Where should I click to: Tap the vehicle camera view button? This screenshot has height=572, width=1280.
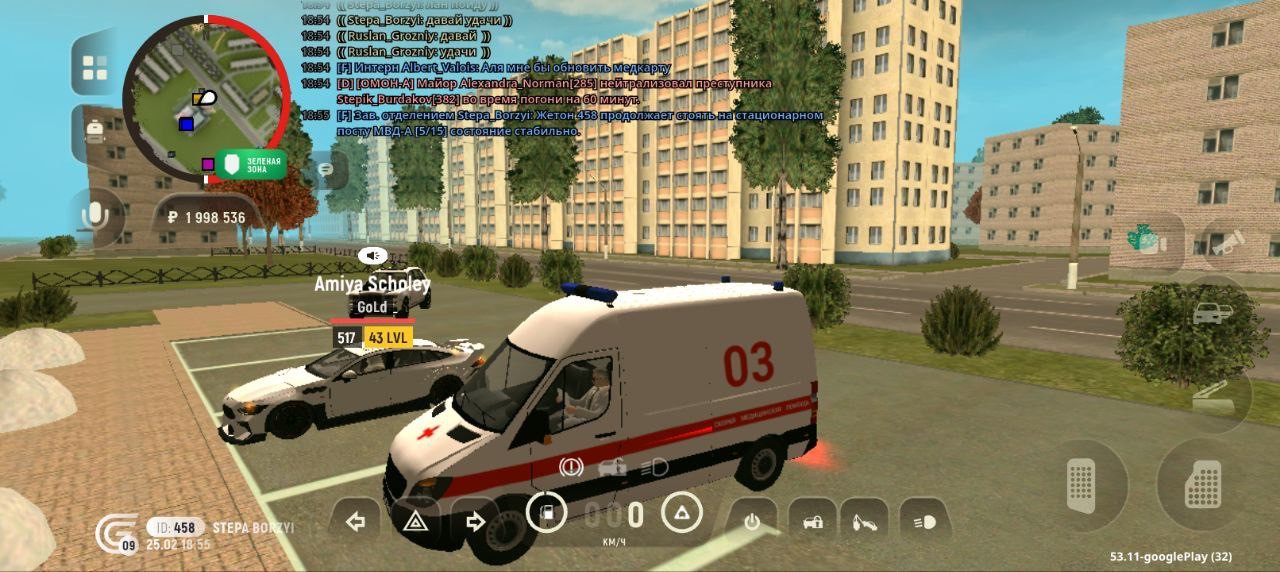click(x=1212, y=313)
